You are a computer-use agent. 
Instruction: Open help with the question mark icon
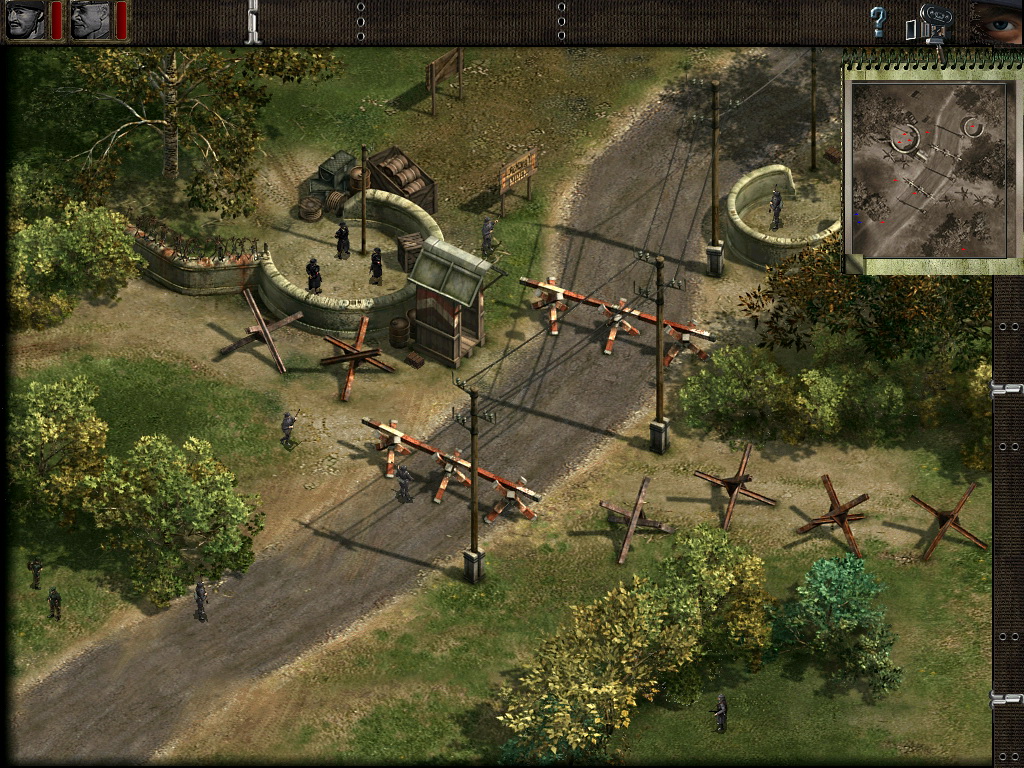pyautogui.click(x=878, y=21)
